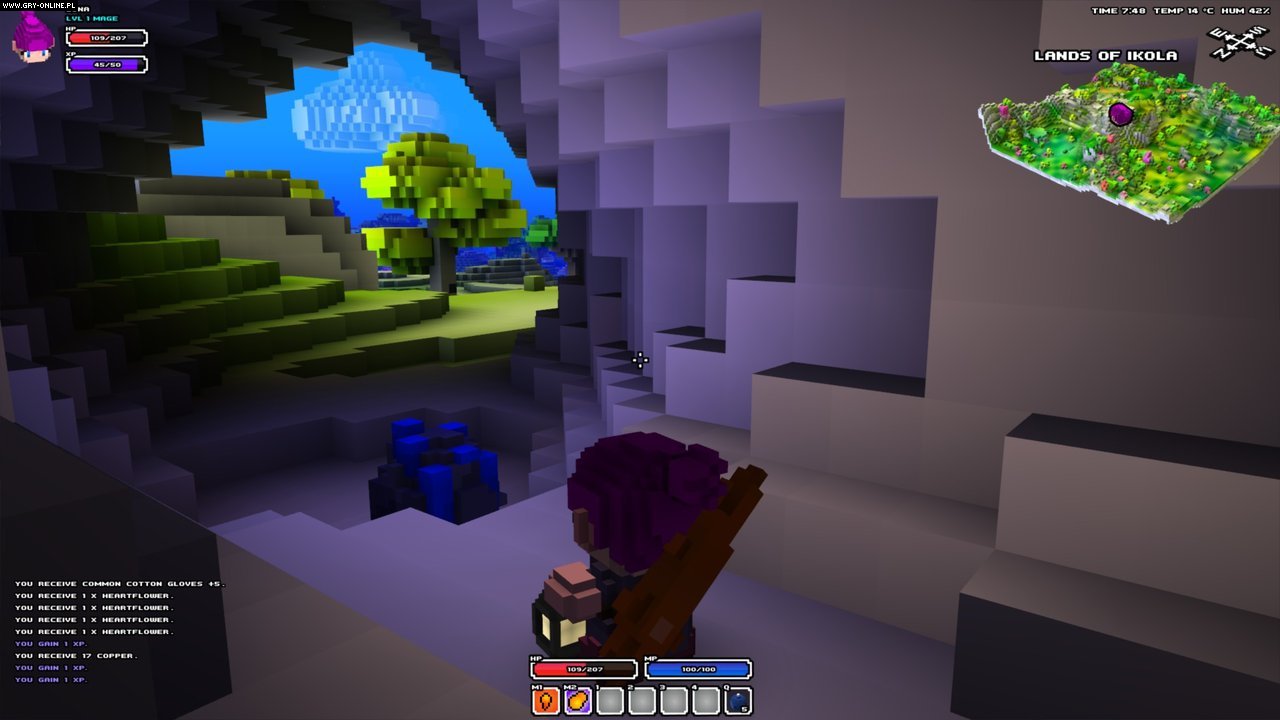The height and width of the screenshot is (720, 1280).
Task: Click hotbar slot 2
Action: [642, 700]
